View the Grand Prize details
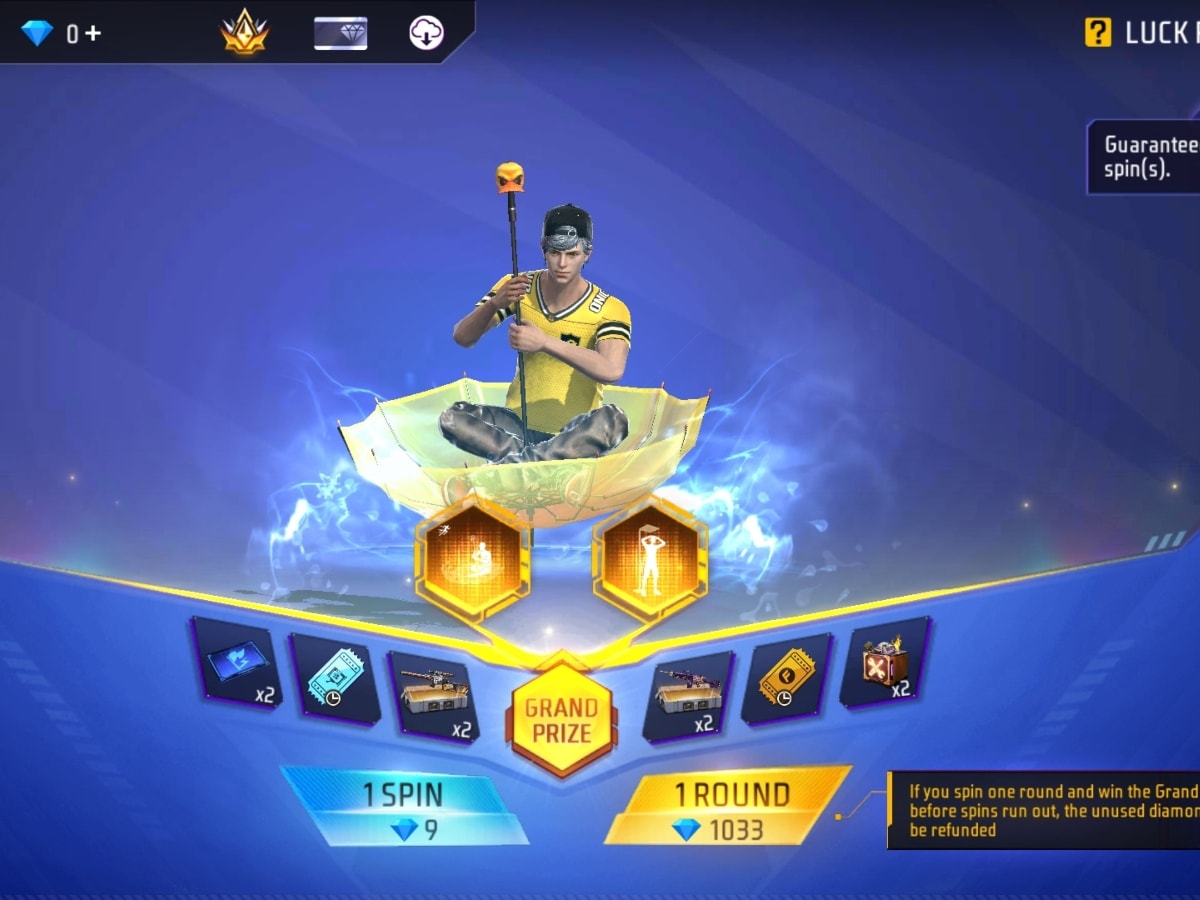The image size is (1200, 900). coord(561,720)
